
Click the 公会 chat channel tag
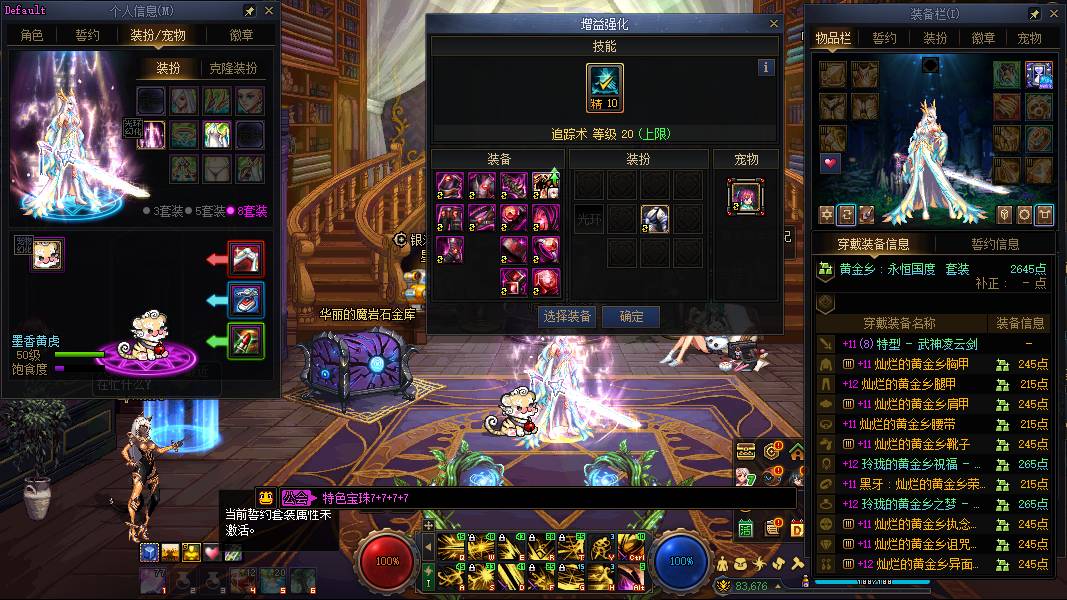click(x=296, y=497)
